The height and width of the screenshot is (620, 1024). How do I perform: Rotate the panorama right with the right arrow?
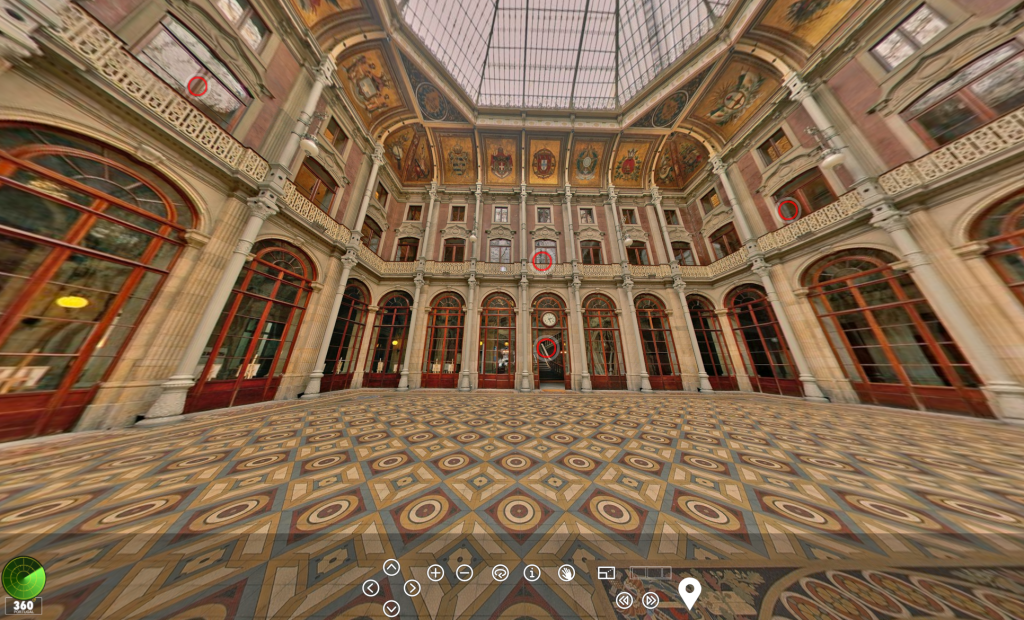tap(412, 588)
